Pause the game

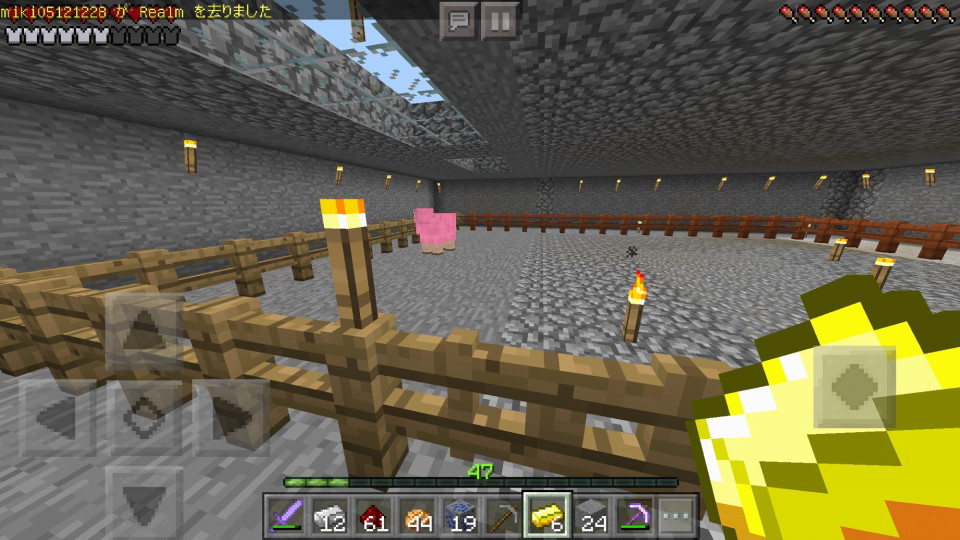[499, 21]
